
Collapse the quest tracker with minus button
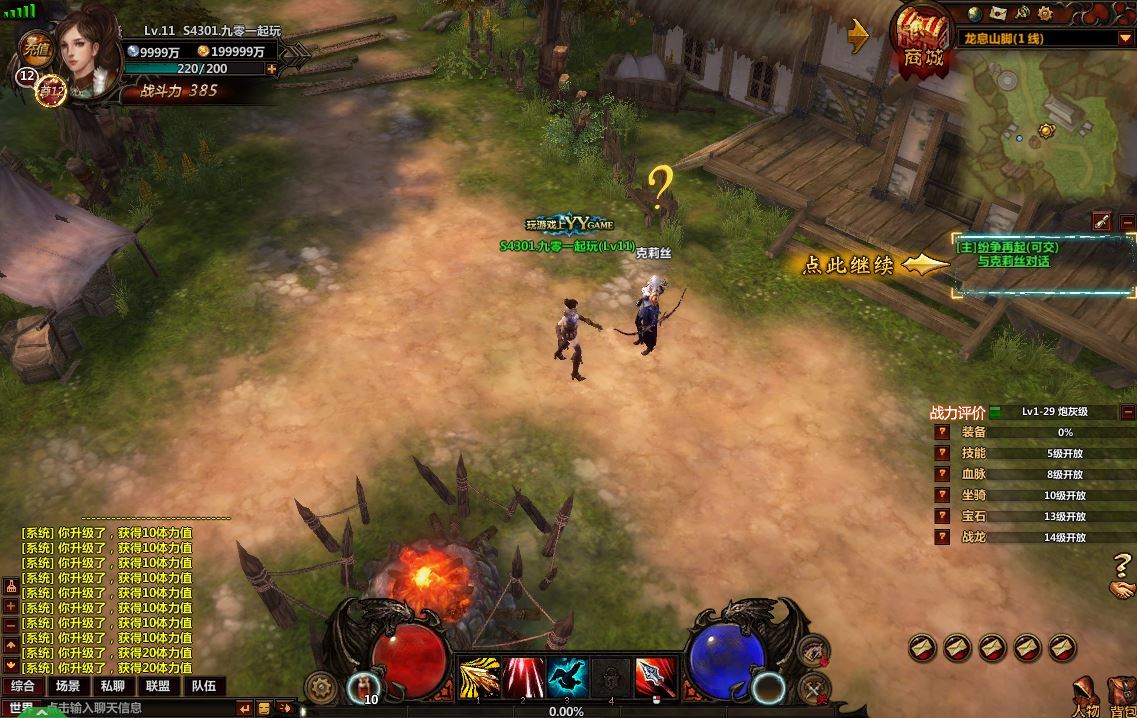(x=1127, y=222)
